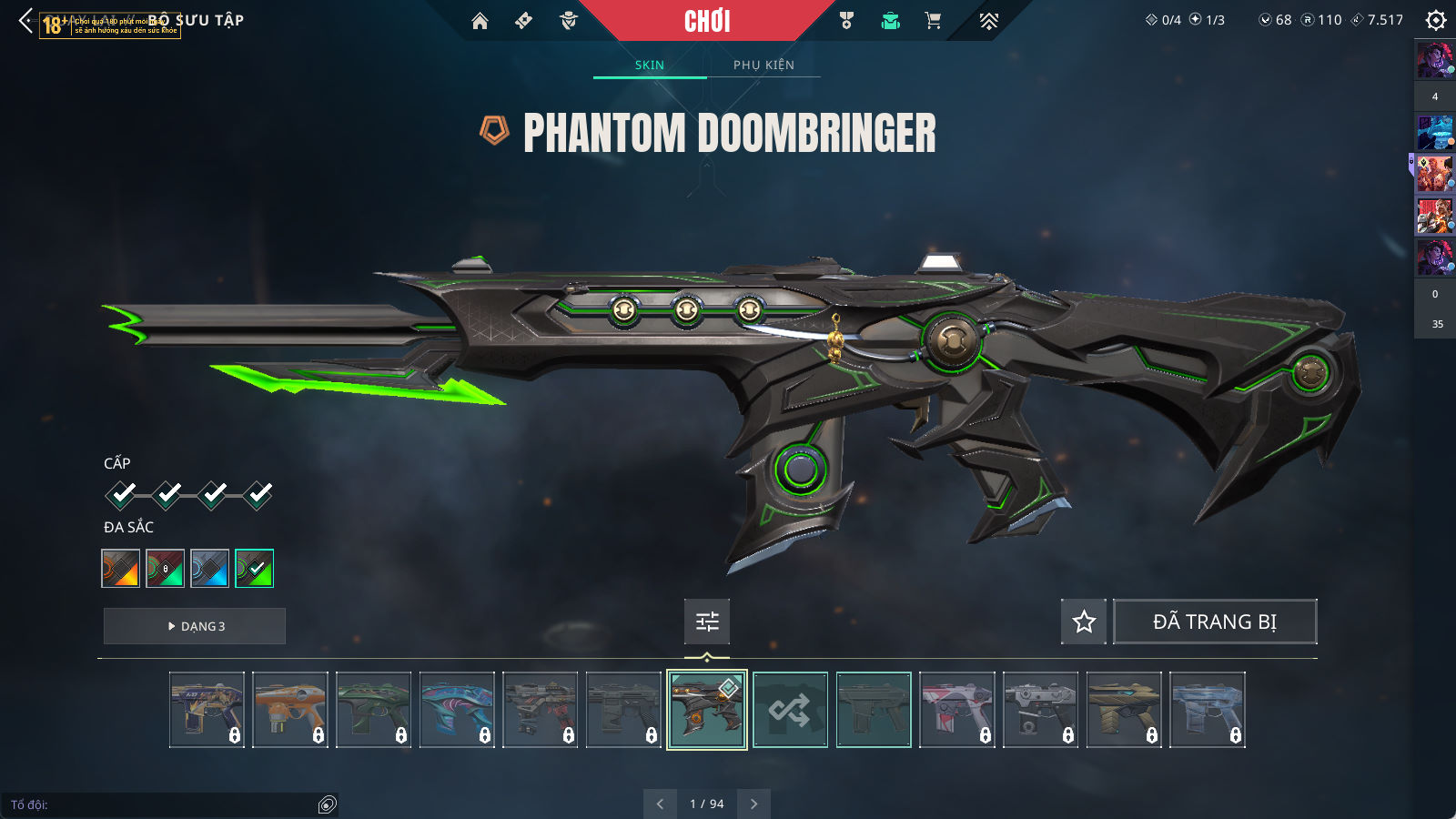Open the home screen icon
This screenshot has width=1456, height=819.
coord(480,21)
